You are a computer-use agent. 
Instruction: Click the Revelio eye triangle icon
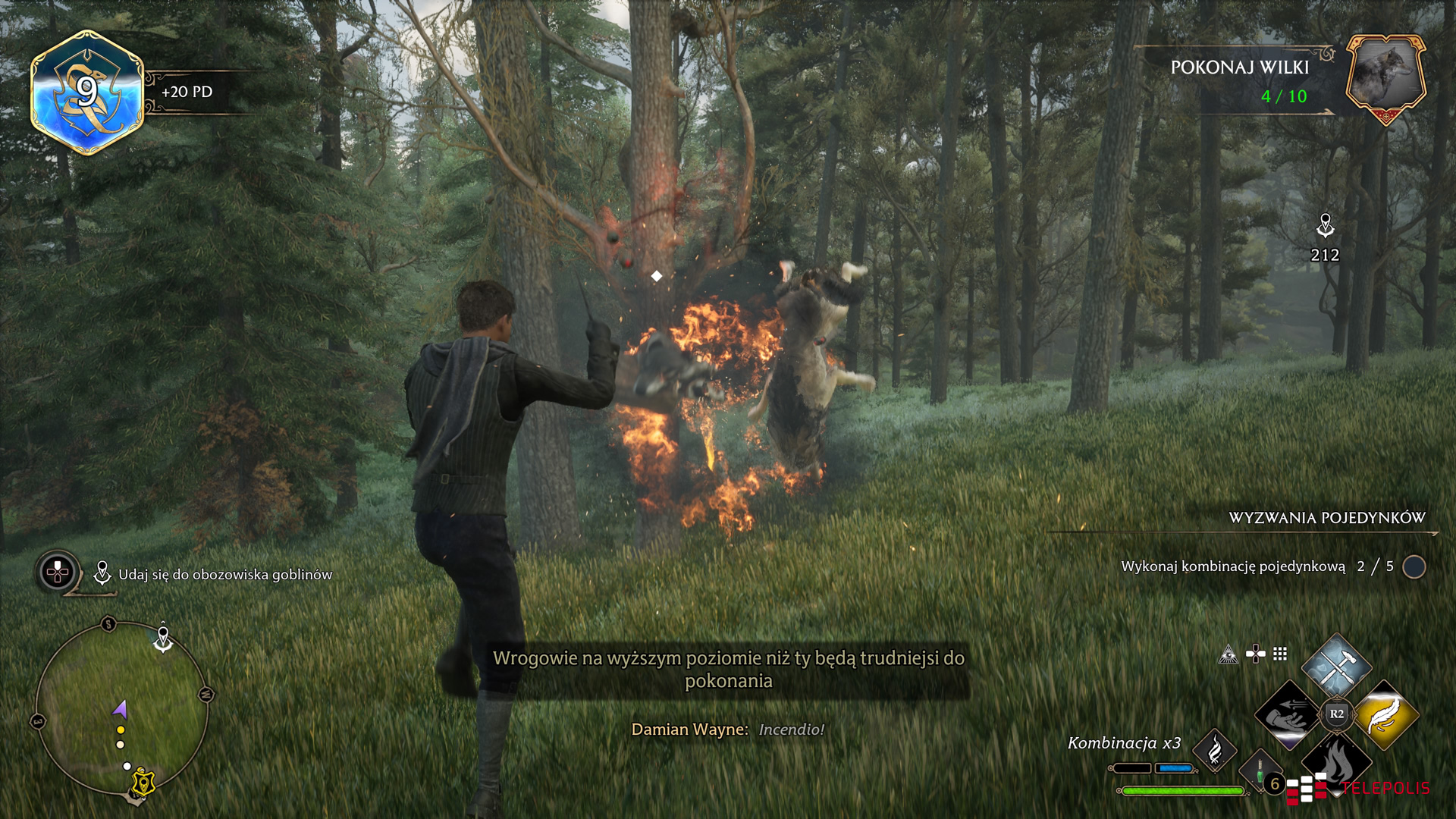pyautogui.click(x=1228, y=654)
